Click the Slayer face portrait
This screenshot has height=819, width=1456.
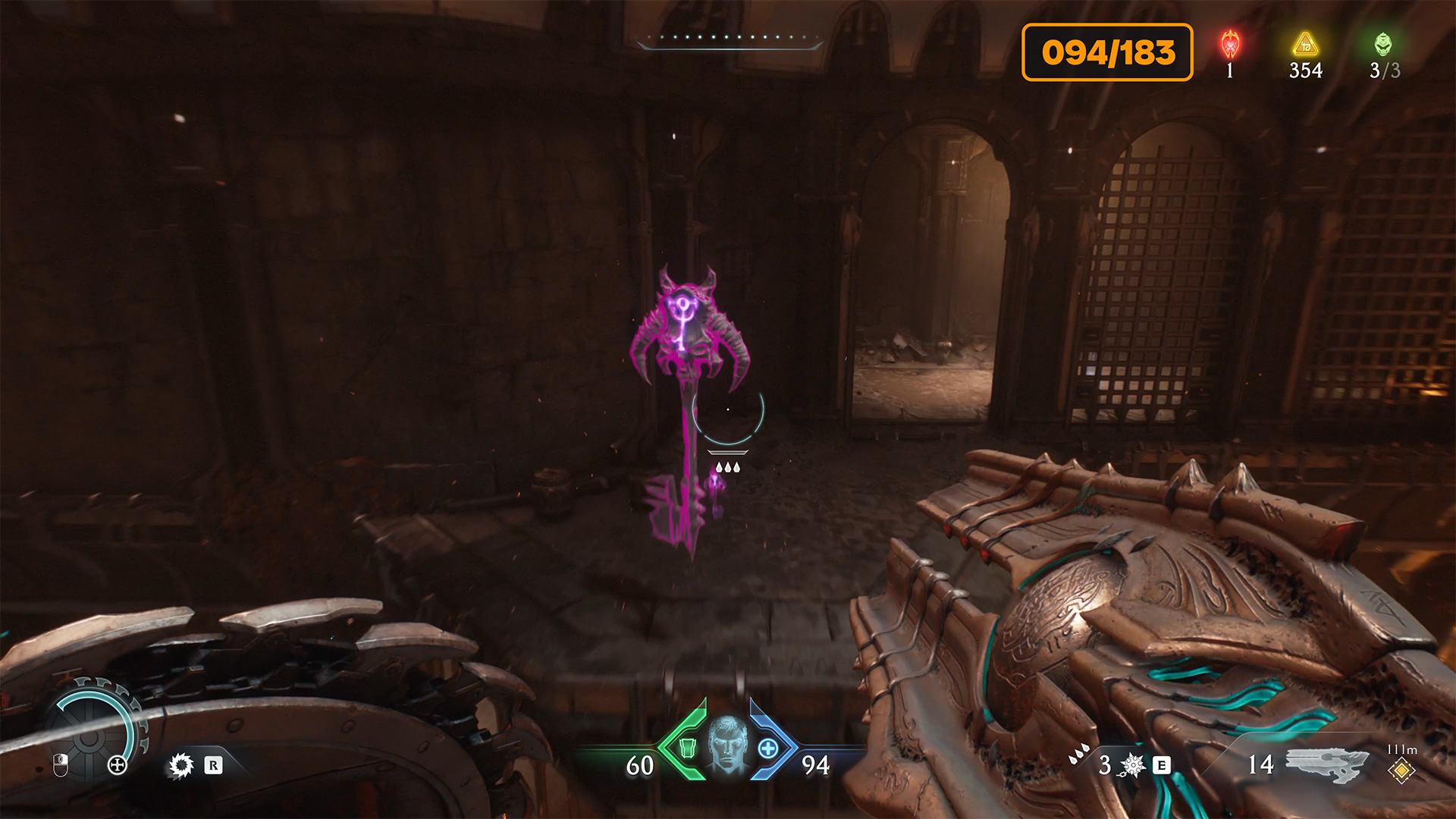(727, 745)
